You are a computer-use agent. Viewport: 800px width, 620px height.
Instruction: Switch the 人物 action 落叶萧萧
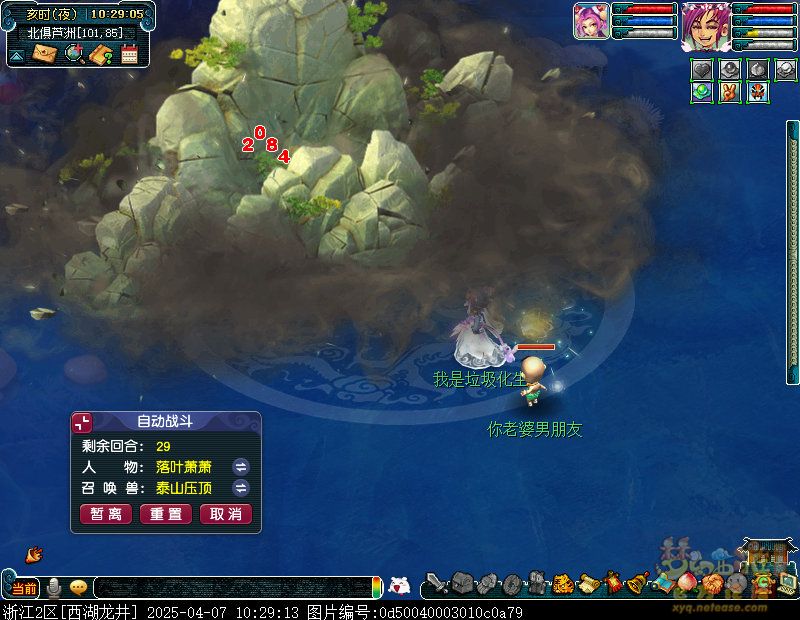click(x=241, y=467)
